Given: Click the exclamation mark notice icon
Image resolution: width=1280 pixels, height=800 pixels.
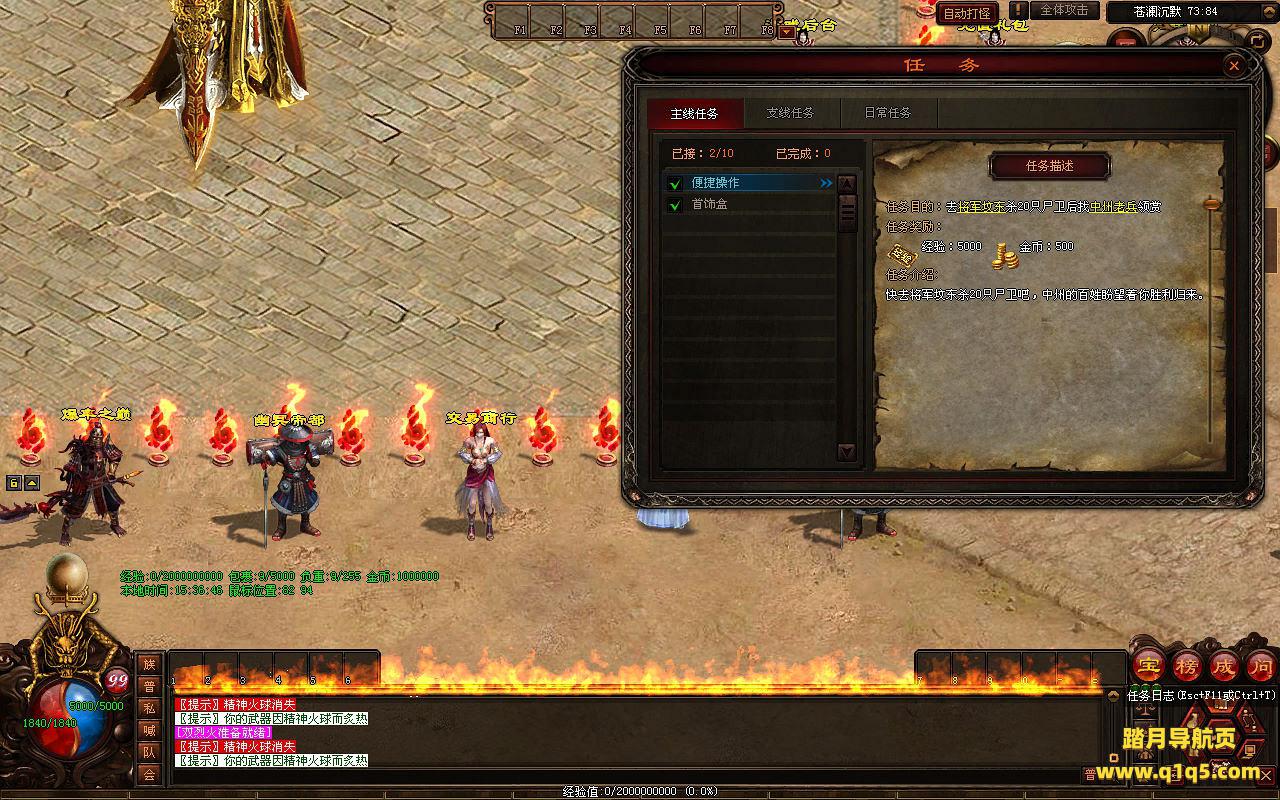Looking at the screenshot, I should click(1018, 11).
